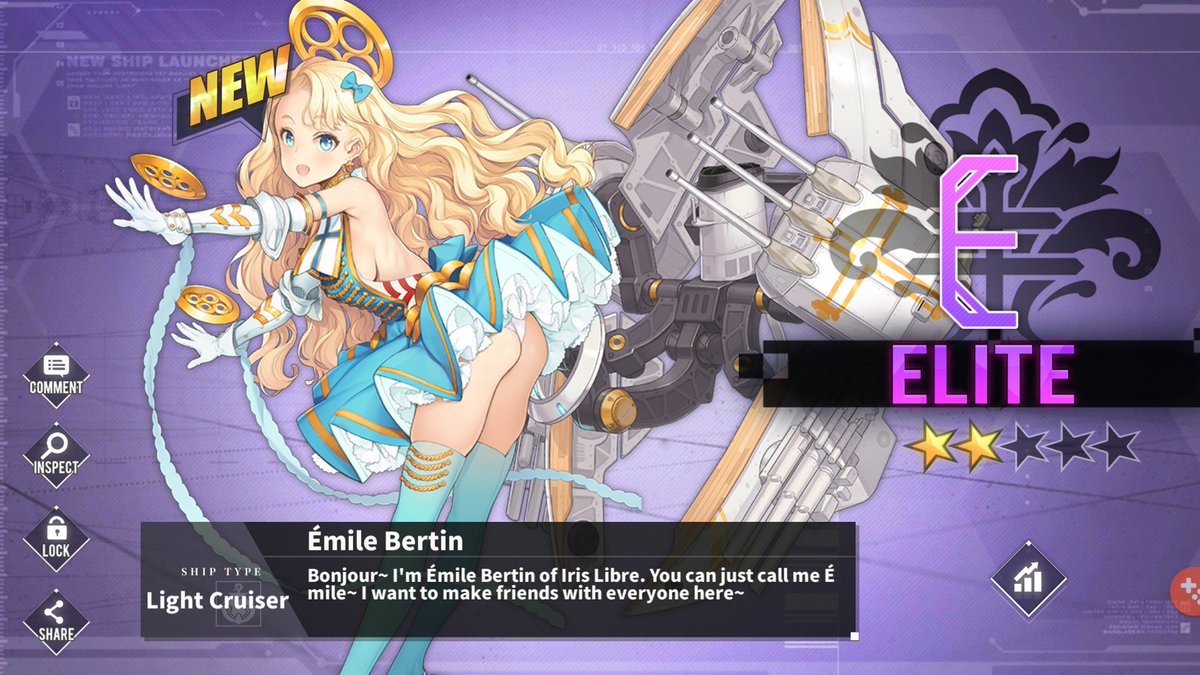Inspect the ship with magnifier button
The height and width of the screenshot is (675, 1200).
[56, 455]
